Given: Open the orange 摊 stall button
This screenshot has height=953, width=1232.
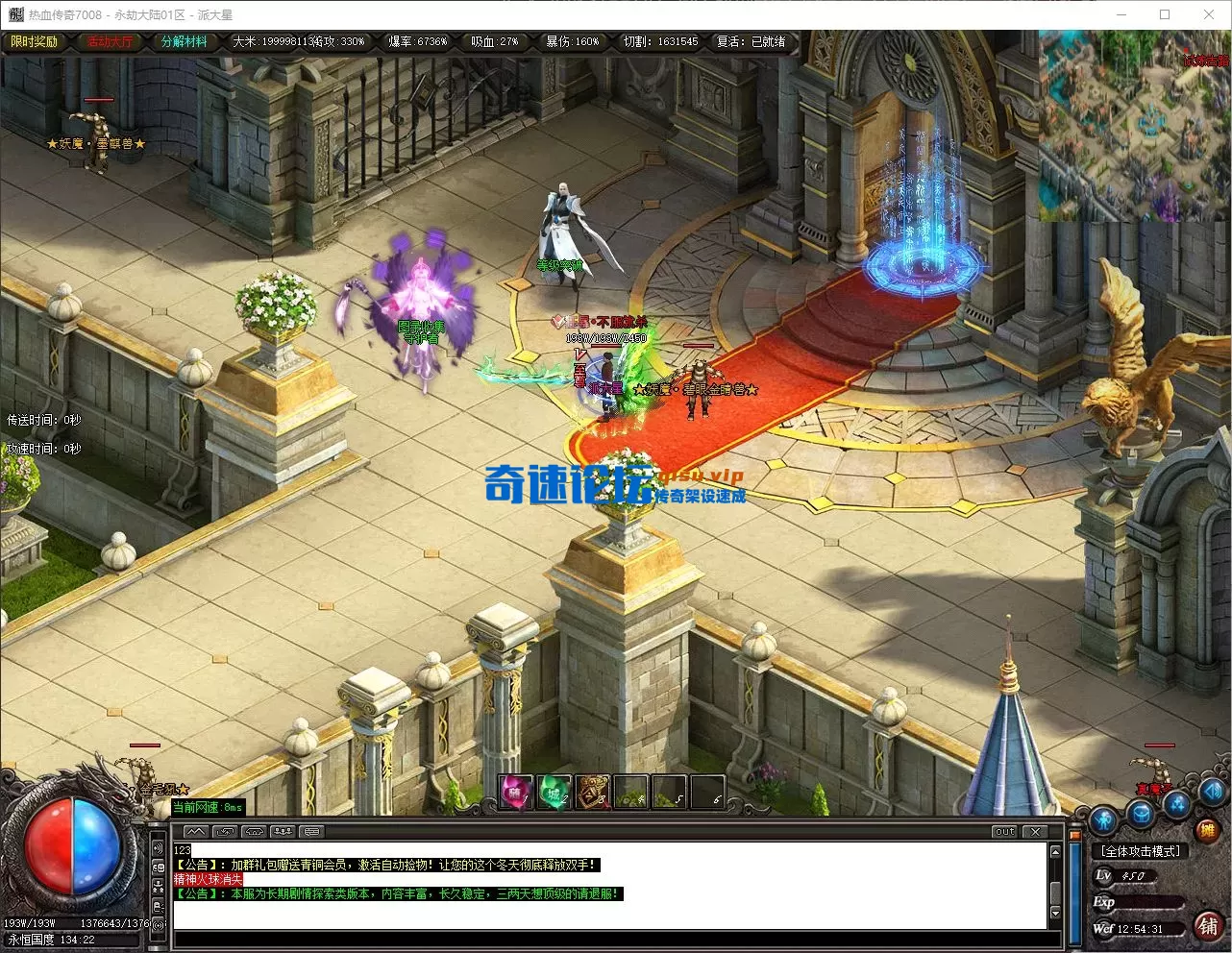Looking at the screenshot, I should coord(1207,830).
